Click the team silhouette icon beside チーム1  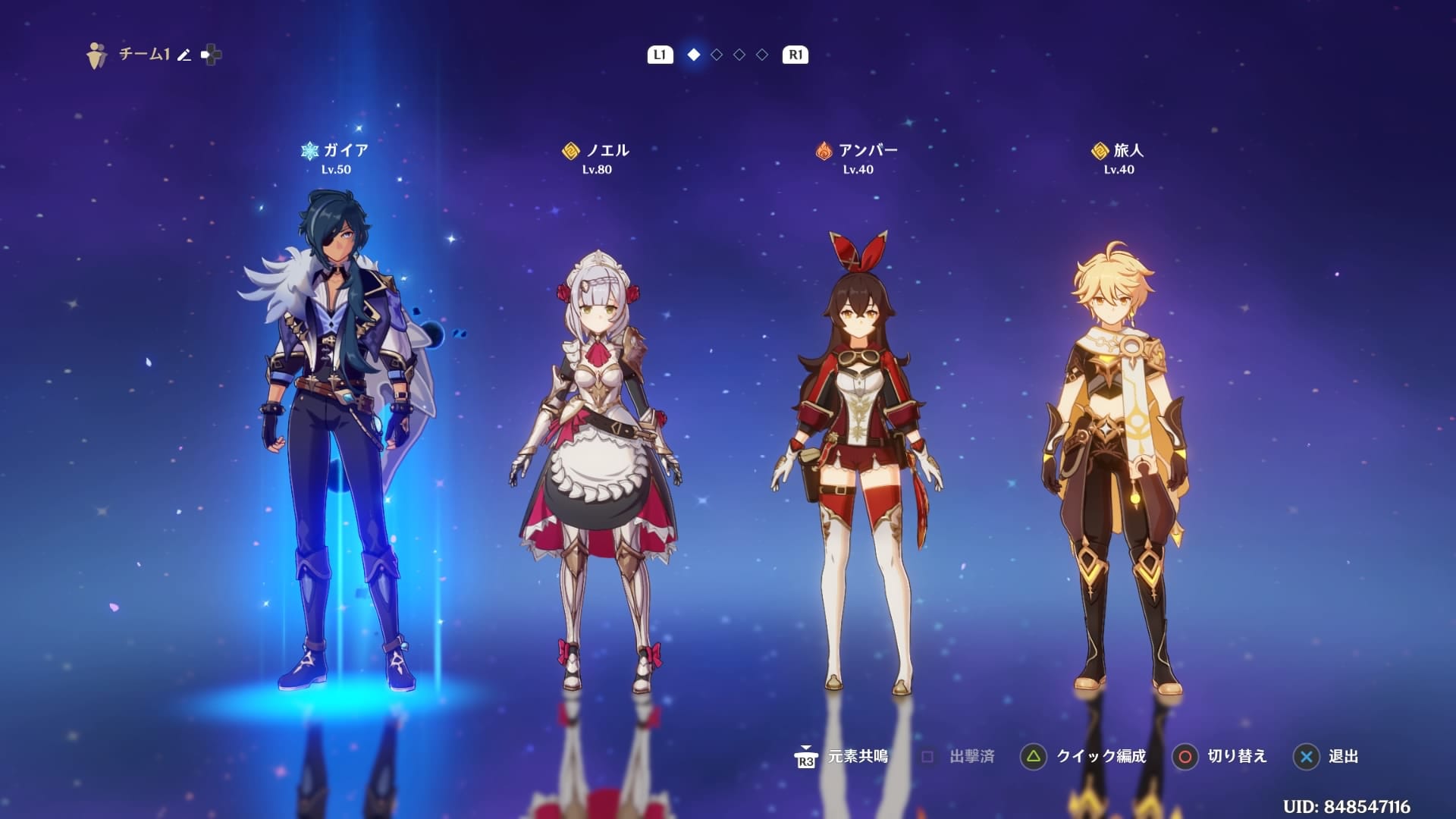(x=94, y=53)
